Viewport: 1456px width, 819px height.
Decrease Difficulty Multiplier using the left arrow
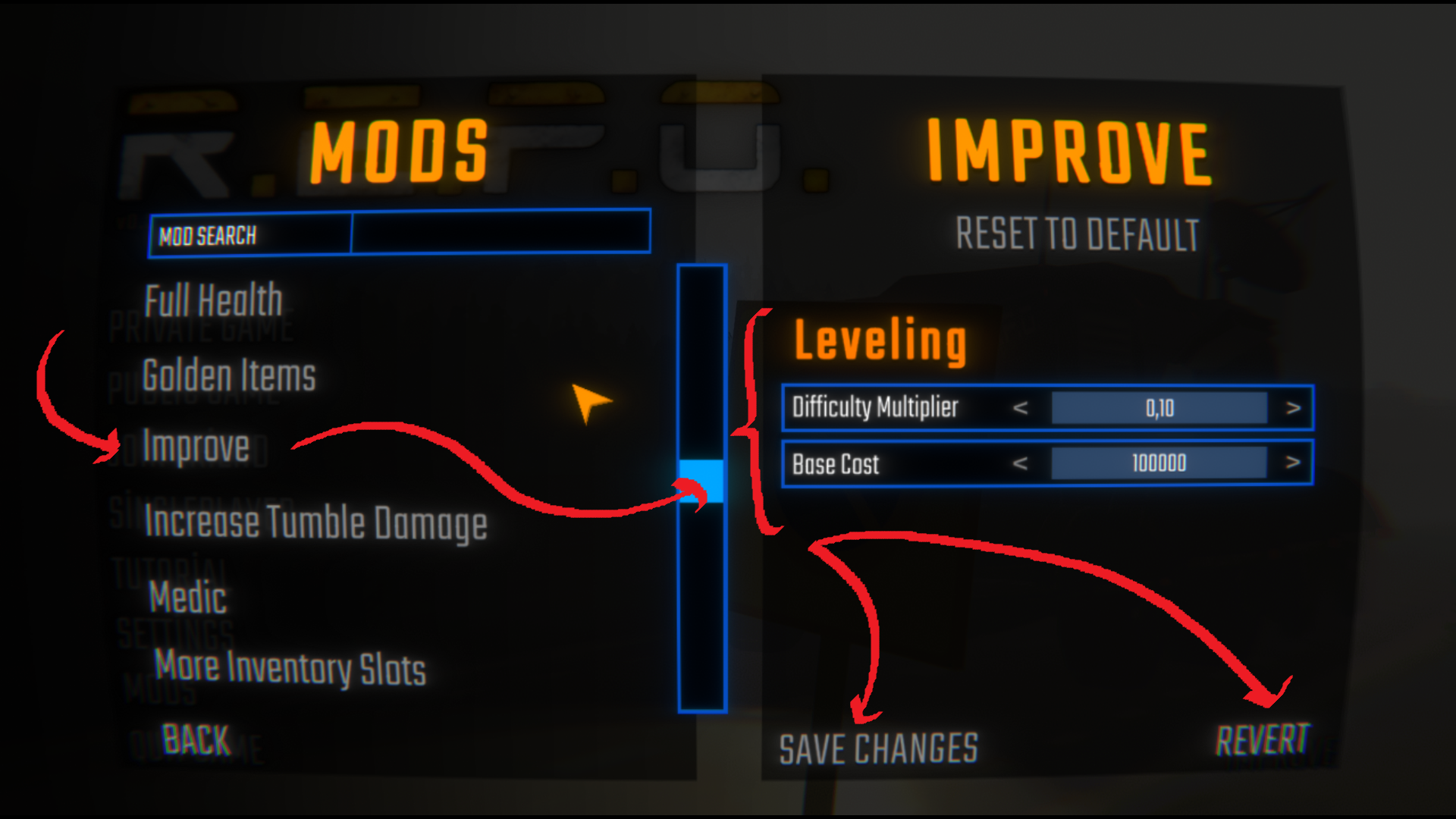click(1021, 407)
